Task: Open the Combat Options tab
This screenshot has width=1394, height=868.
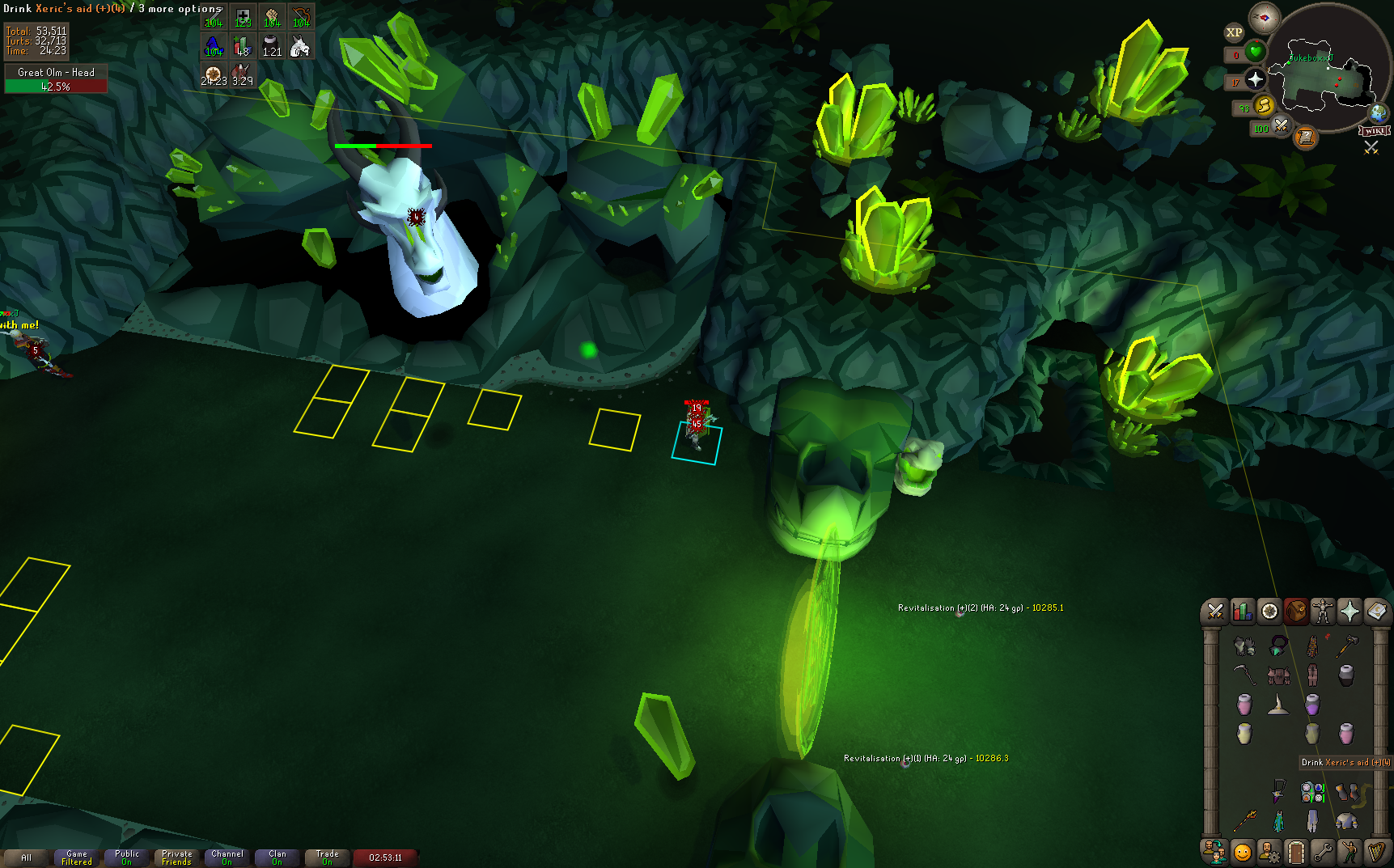Action: (x=1215, y=612)
